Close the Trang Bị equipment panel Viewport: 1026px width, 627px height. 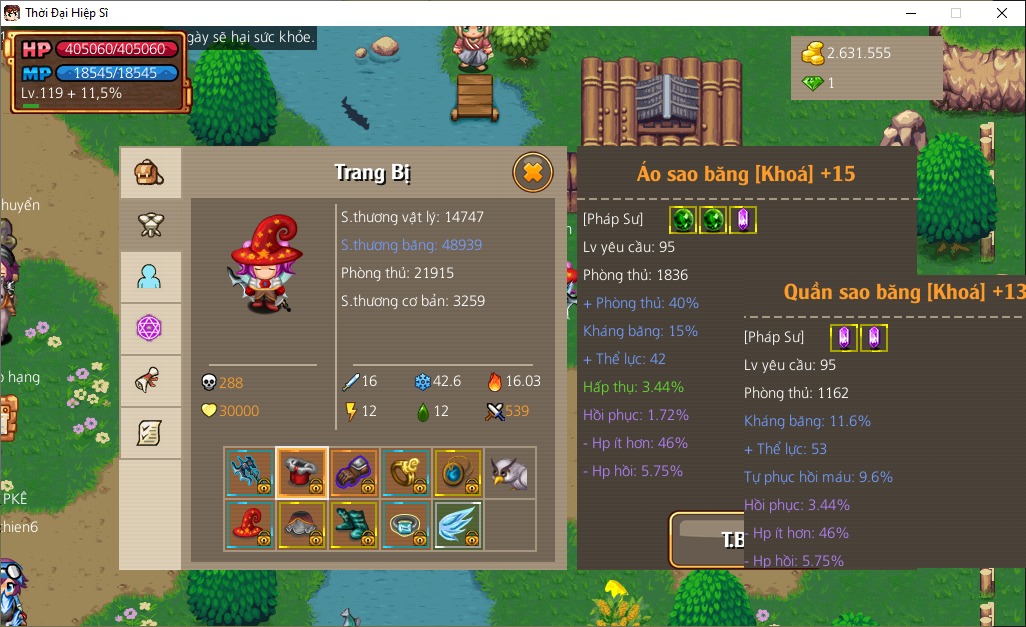[x=533, y=173]
